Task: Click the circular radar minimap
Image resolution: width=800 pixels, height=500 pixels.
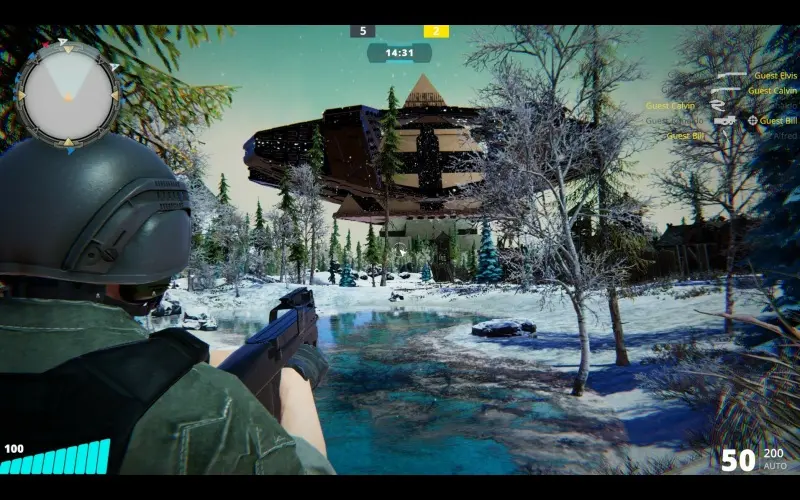Action: pyautogui.click(x=68, y=94)
